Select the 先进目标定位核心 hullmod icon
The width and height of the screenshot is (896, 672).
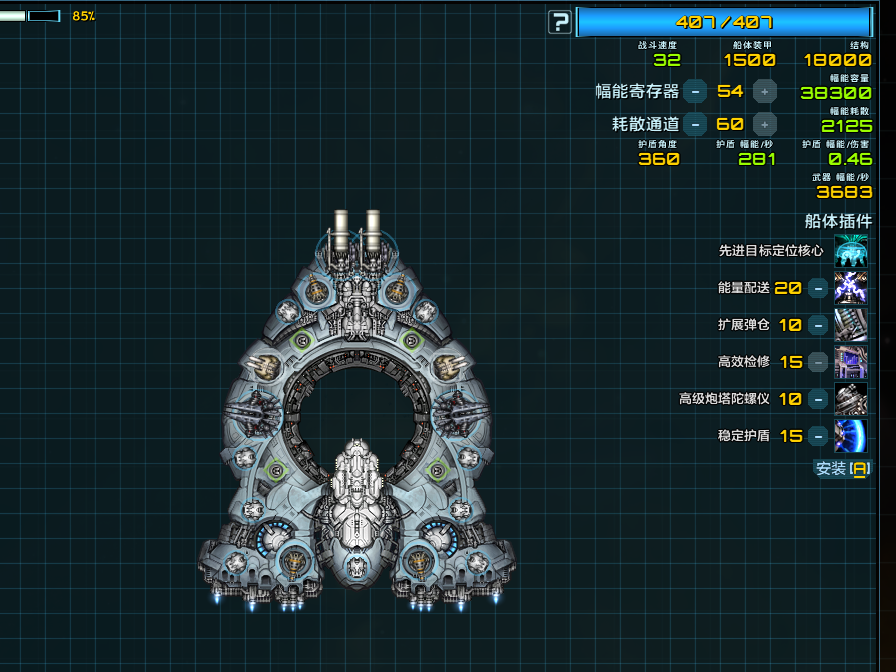click(851, 250)
